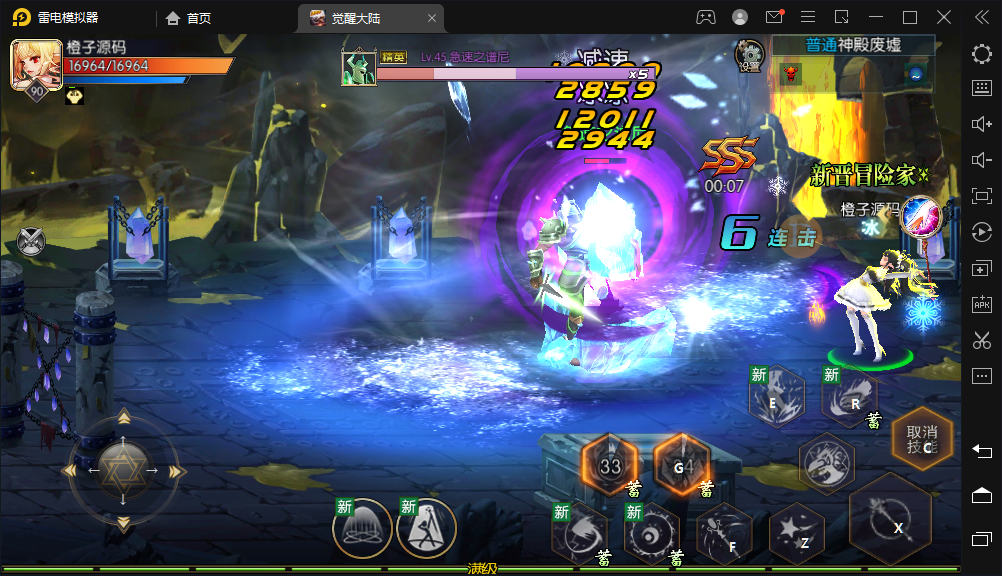Use the standing figure cone skill
Image resolution: width=1002 pixels, height=576 pixels.
pyautogui.click(x=426, y=529)
